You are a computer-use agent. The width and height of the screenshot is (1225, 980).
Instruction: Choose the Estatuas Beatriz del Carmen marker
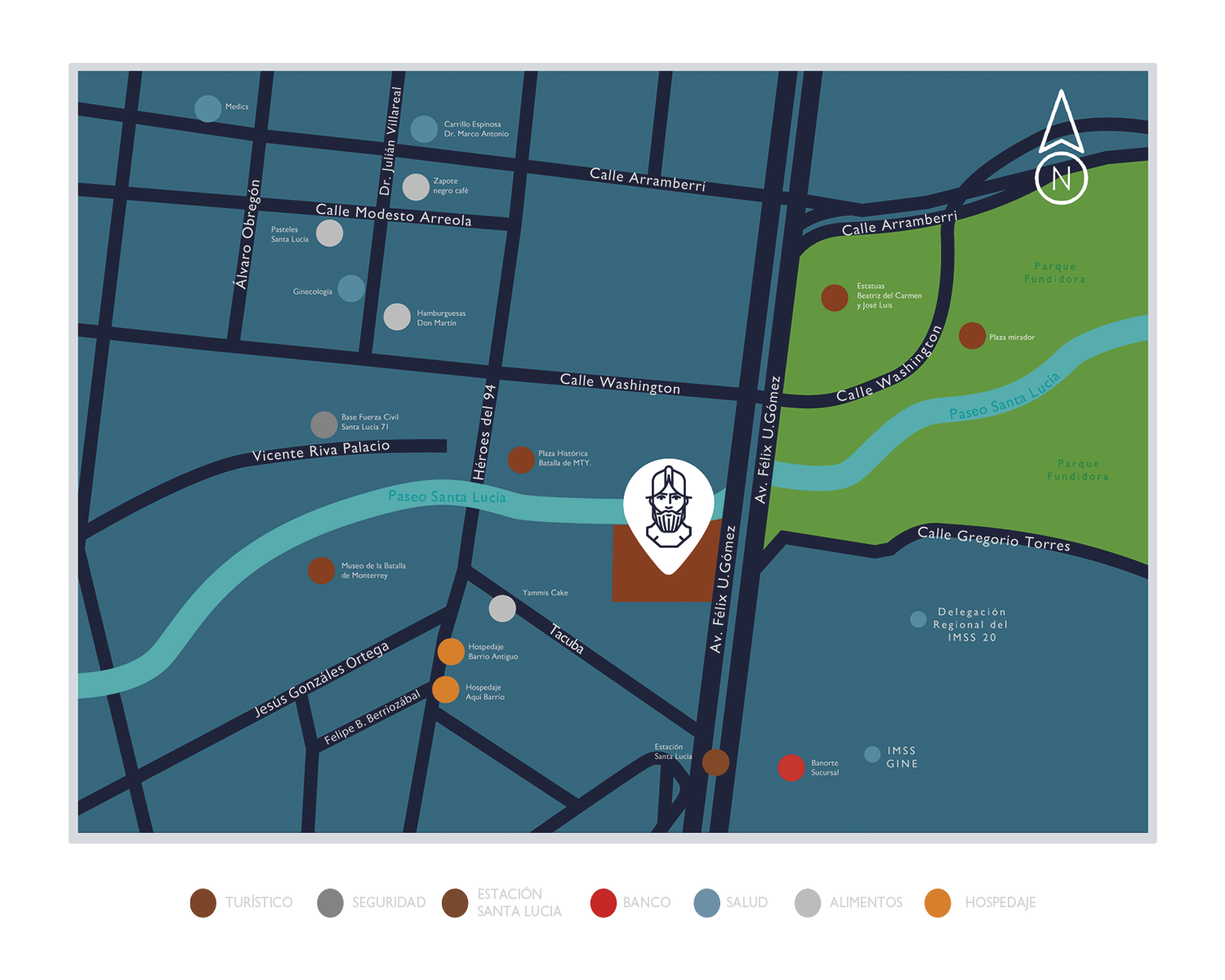[835, 297]
